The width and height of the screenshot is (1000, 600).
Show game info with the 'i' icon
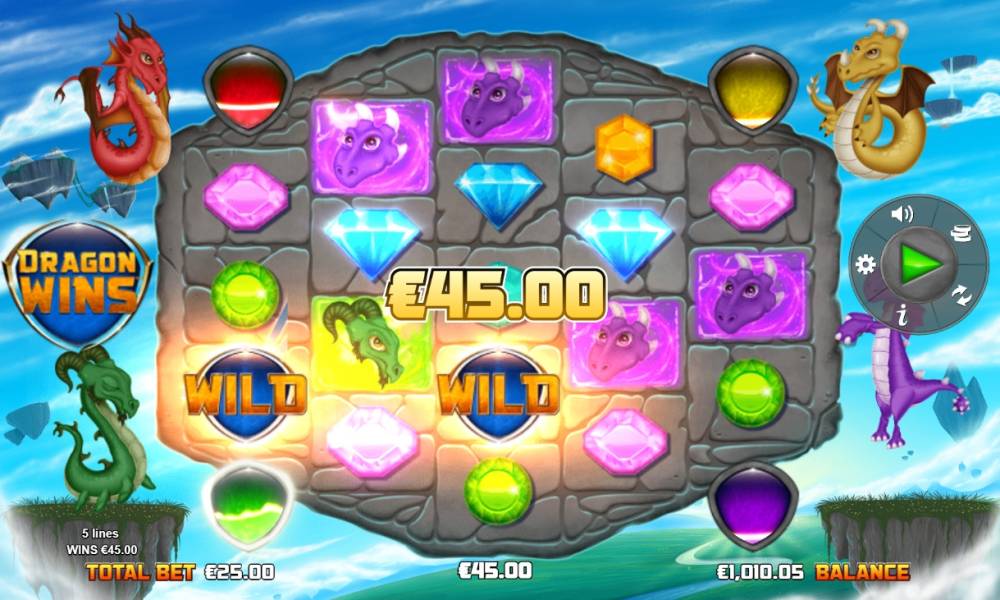pyautogui.click(x=902, y=316)
